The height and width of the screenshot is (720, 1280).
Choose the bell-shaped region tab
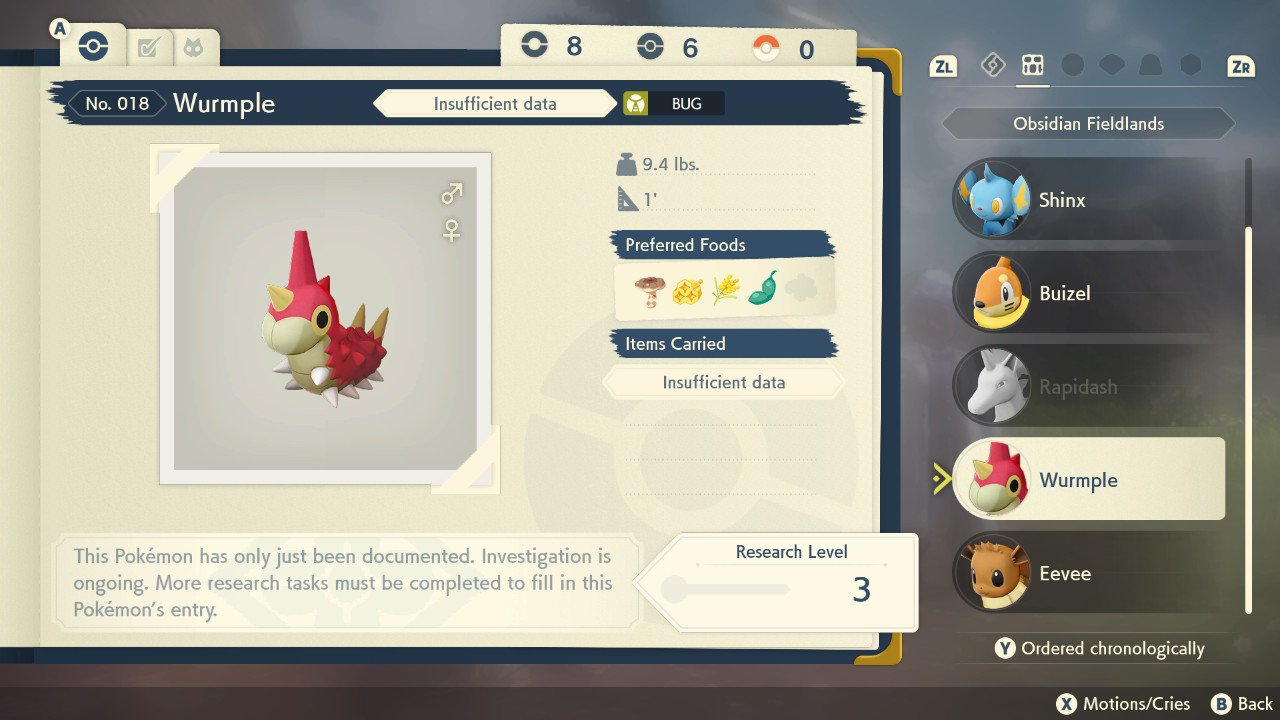coord(1151,66)
